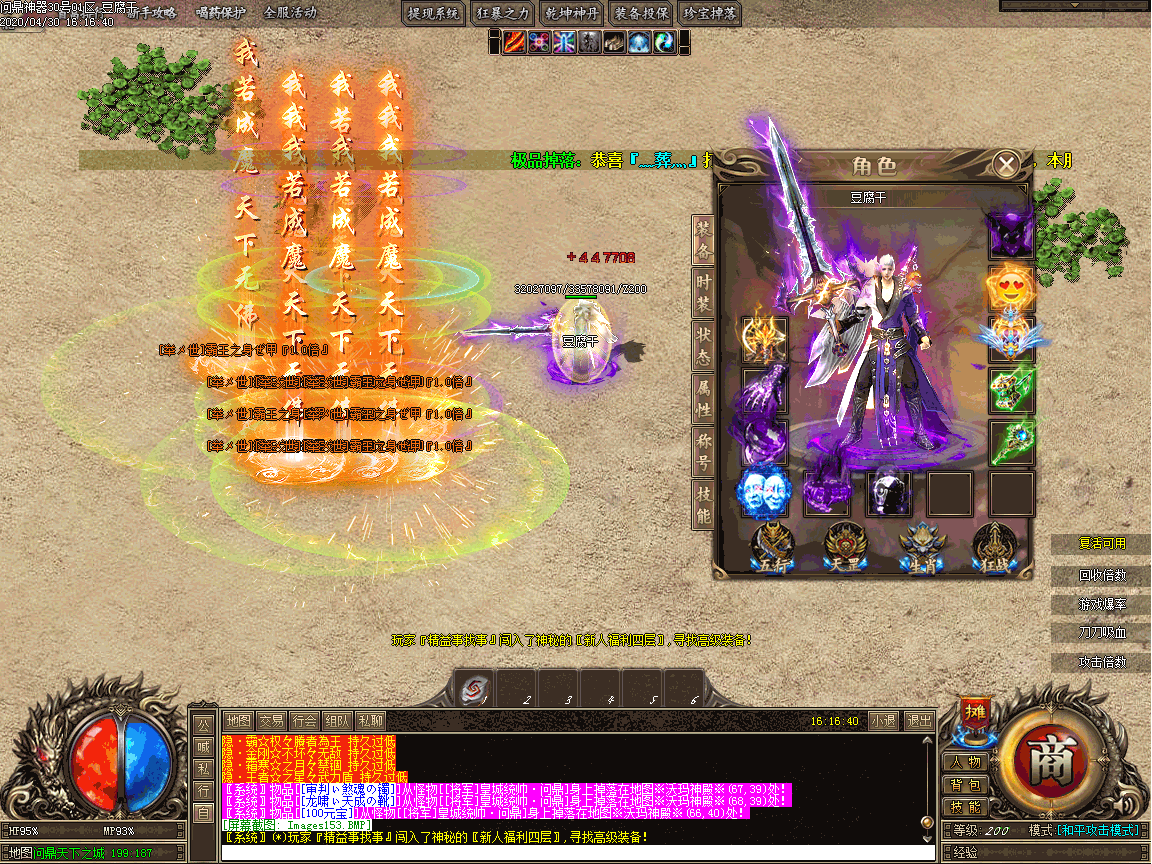Viewport: 1152px width, 864px height.
Task: Show the 技能 skills tab in character panel
Action: [x=704, y=503]
